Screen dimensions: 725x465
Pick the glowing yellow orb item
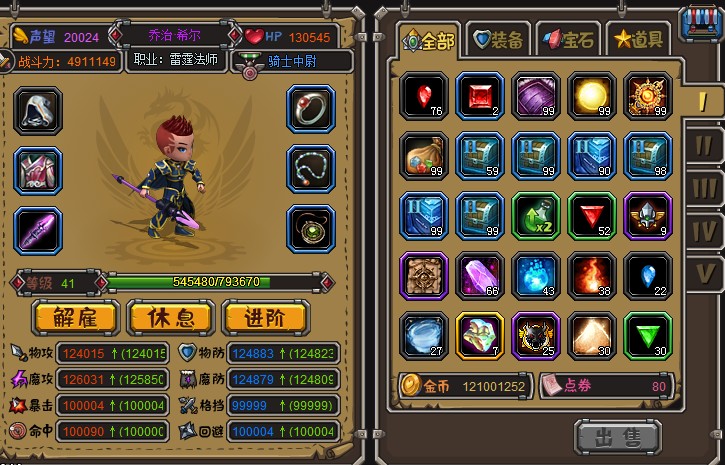click(x=592, y=96)
